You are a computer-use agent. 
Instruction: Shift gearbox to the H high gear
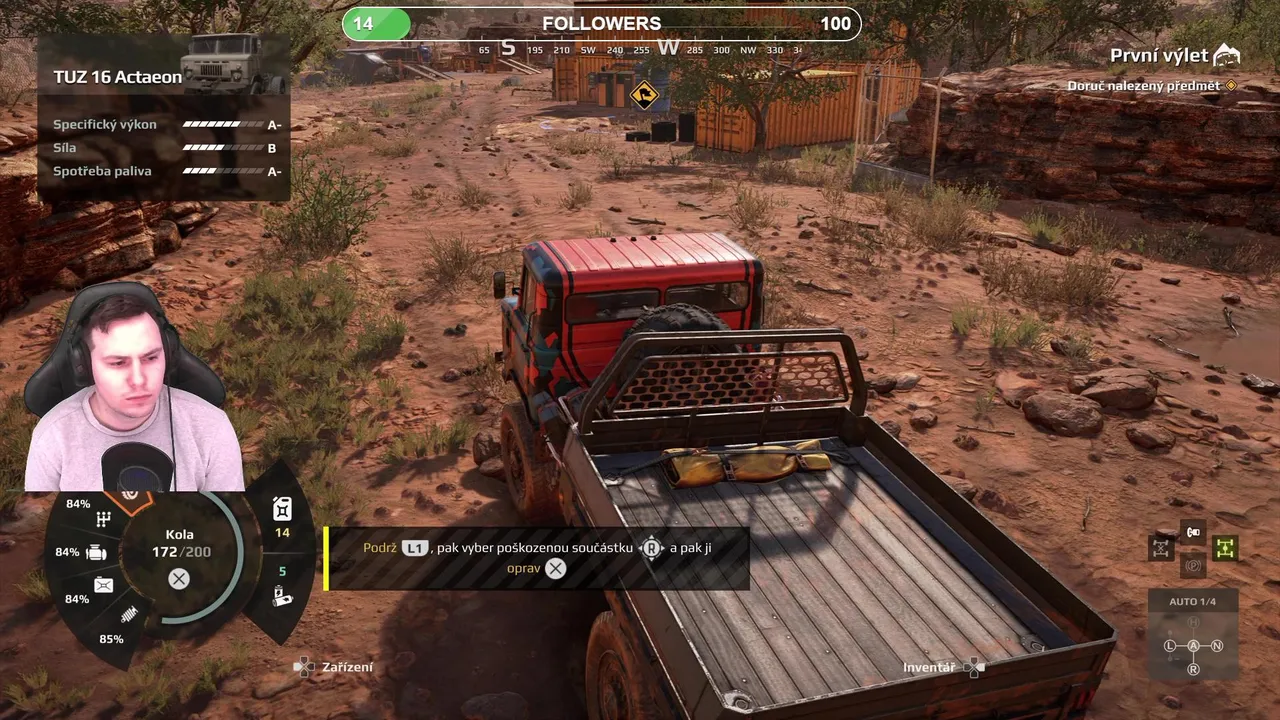pyautogui.click(x=1193, y=623)
